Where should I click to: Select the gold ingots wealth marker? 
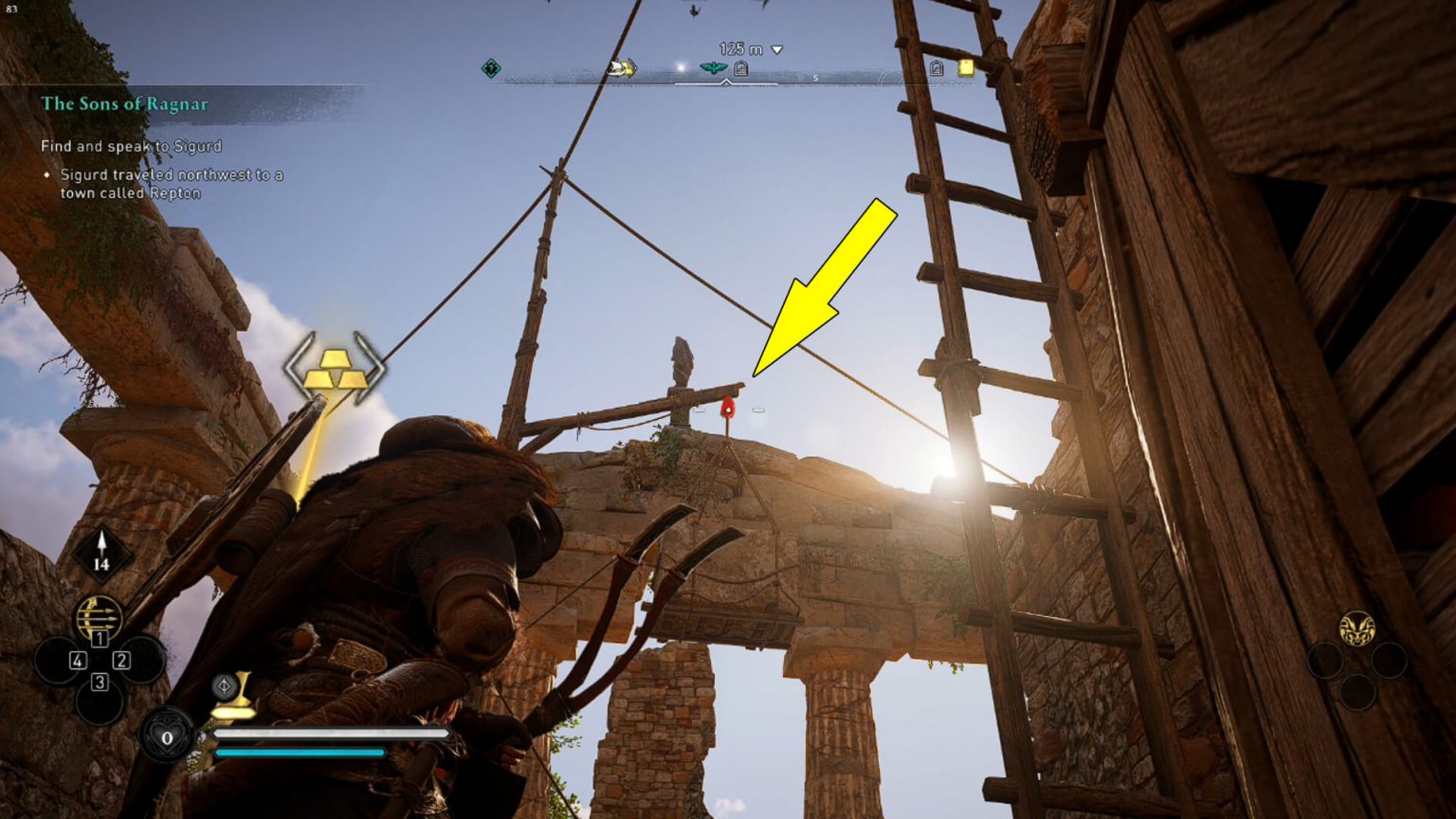pos(337,370)
